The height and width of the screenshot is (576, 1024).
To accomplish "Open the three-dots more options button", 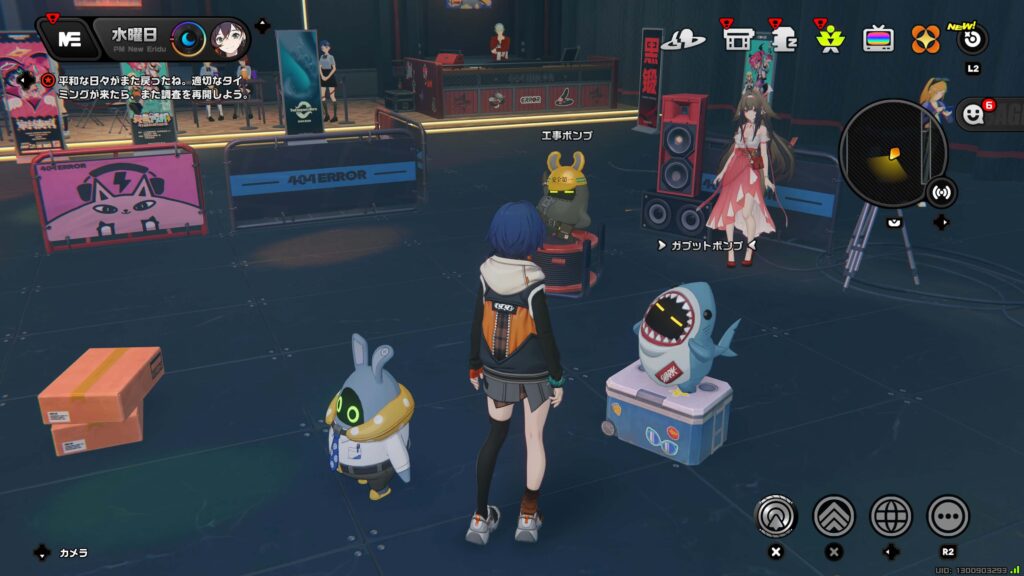I will tap(948, 516).
